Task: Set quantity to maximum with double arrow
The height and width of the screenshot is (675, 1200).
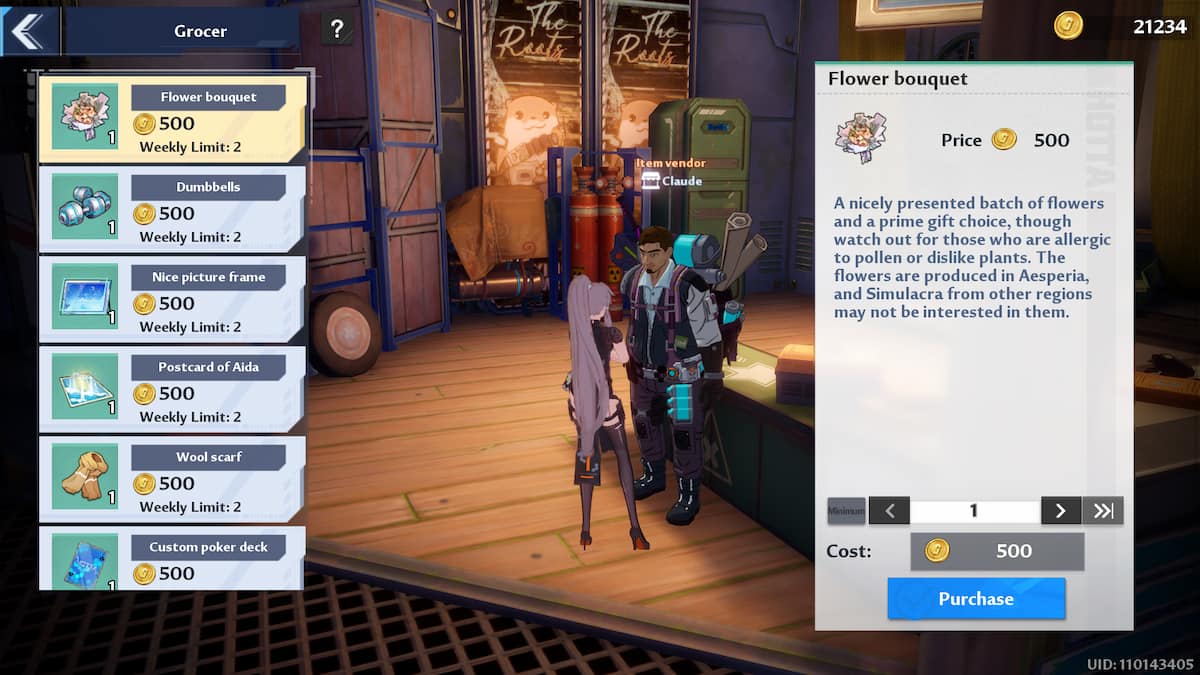Action: [x=1103, y=511]
